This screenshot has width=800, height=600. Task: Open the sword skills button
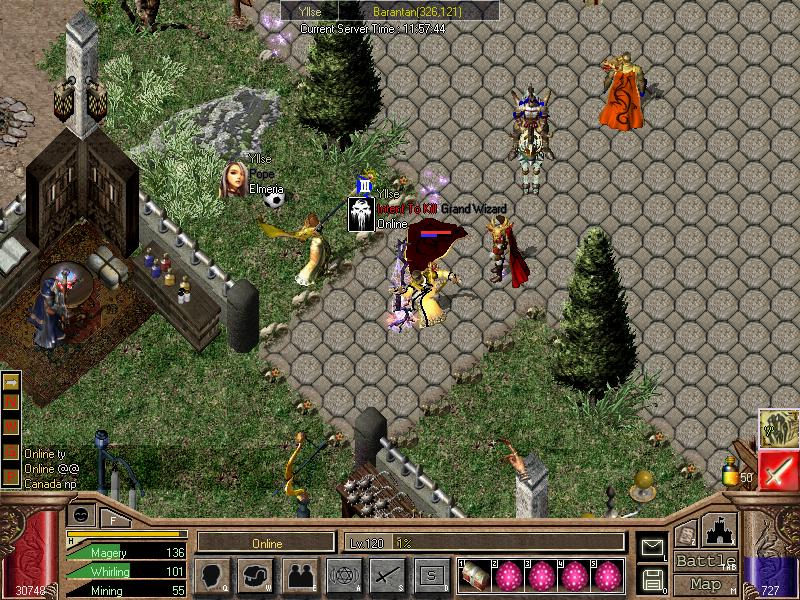(386, 575)
